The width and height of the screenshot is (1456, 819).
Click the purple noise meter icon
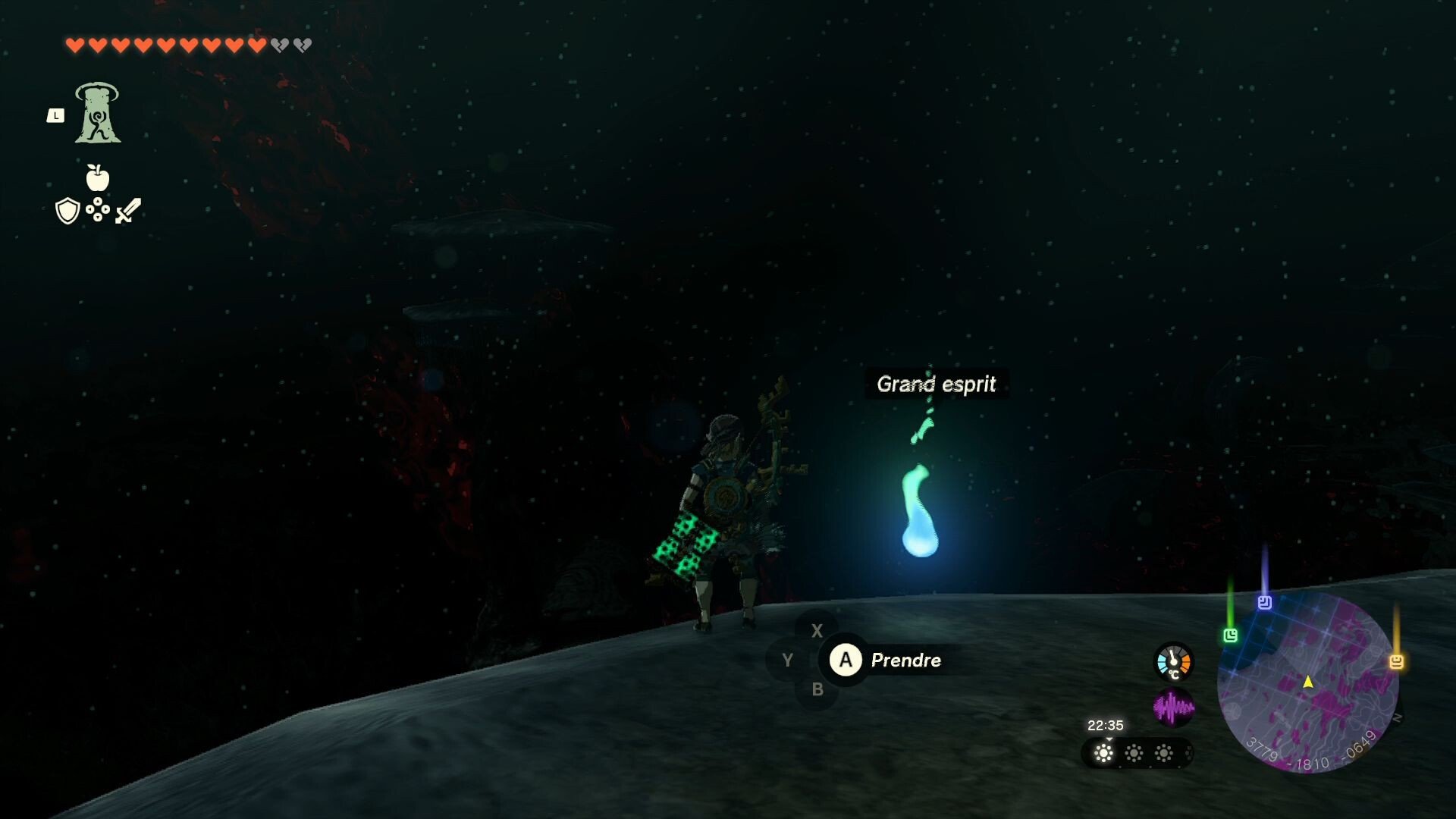coord(1175,706)
